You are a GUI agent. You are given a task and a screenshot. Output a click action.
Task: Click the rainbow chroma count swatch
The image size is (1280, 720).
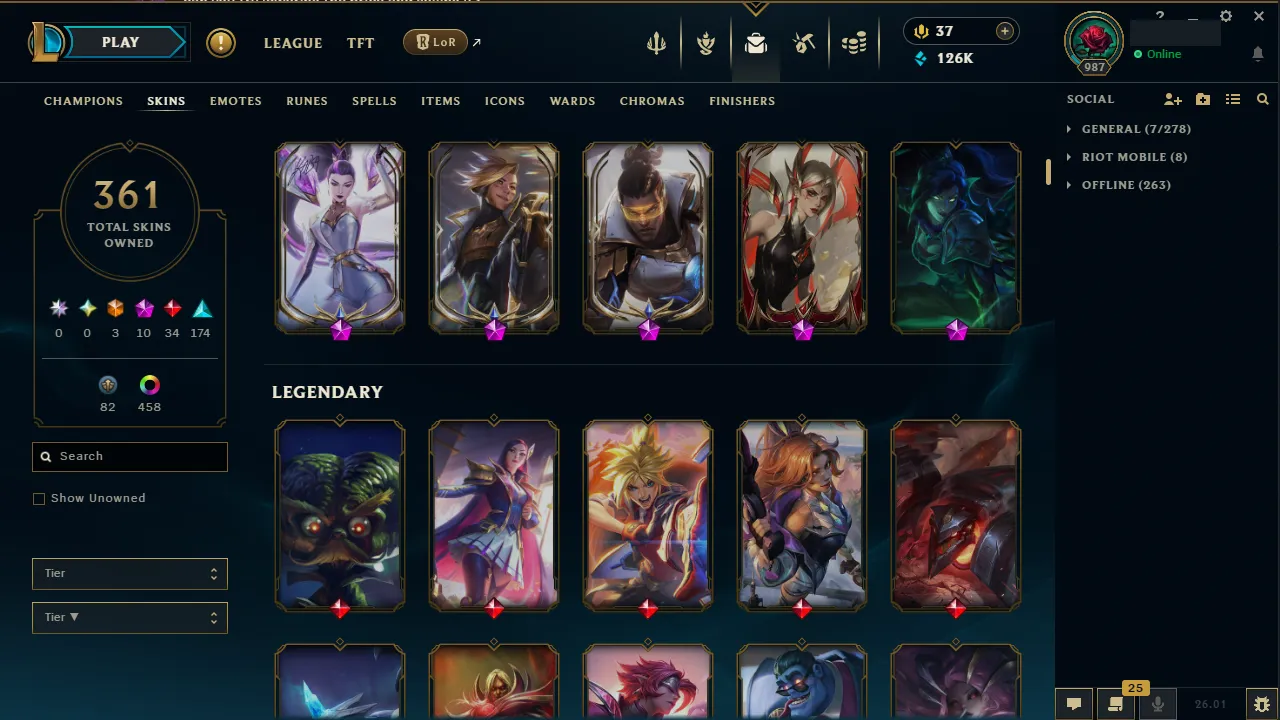click(149, 385)
